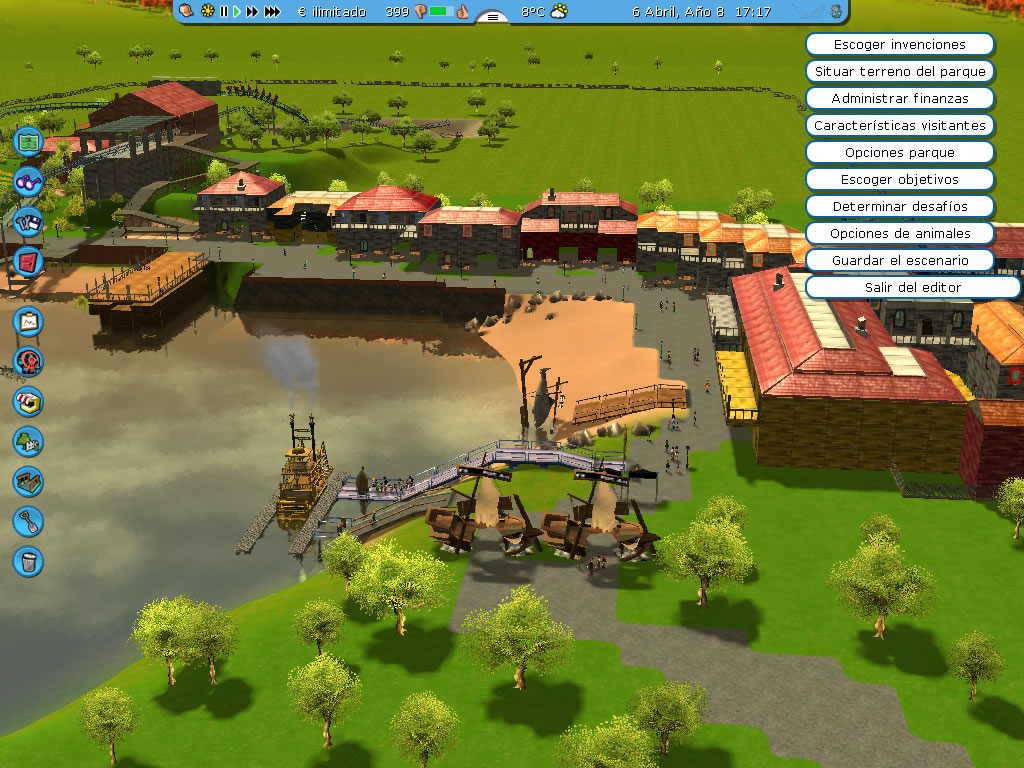This screenshot has width=1024, height=768.
Task: Open the tree and fence scenery menu
Action: point(28,441)
